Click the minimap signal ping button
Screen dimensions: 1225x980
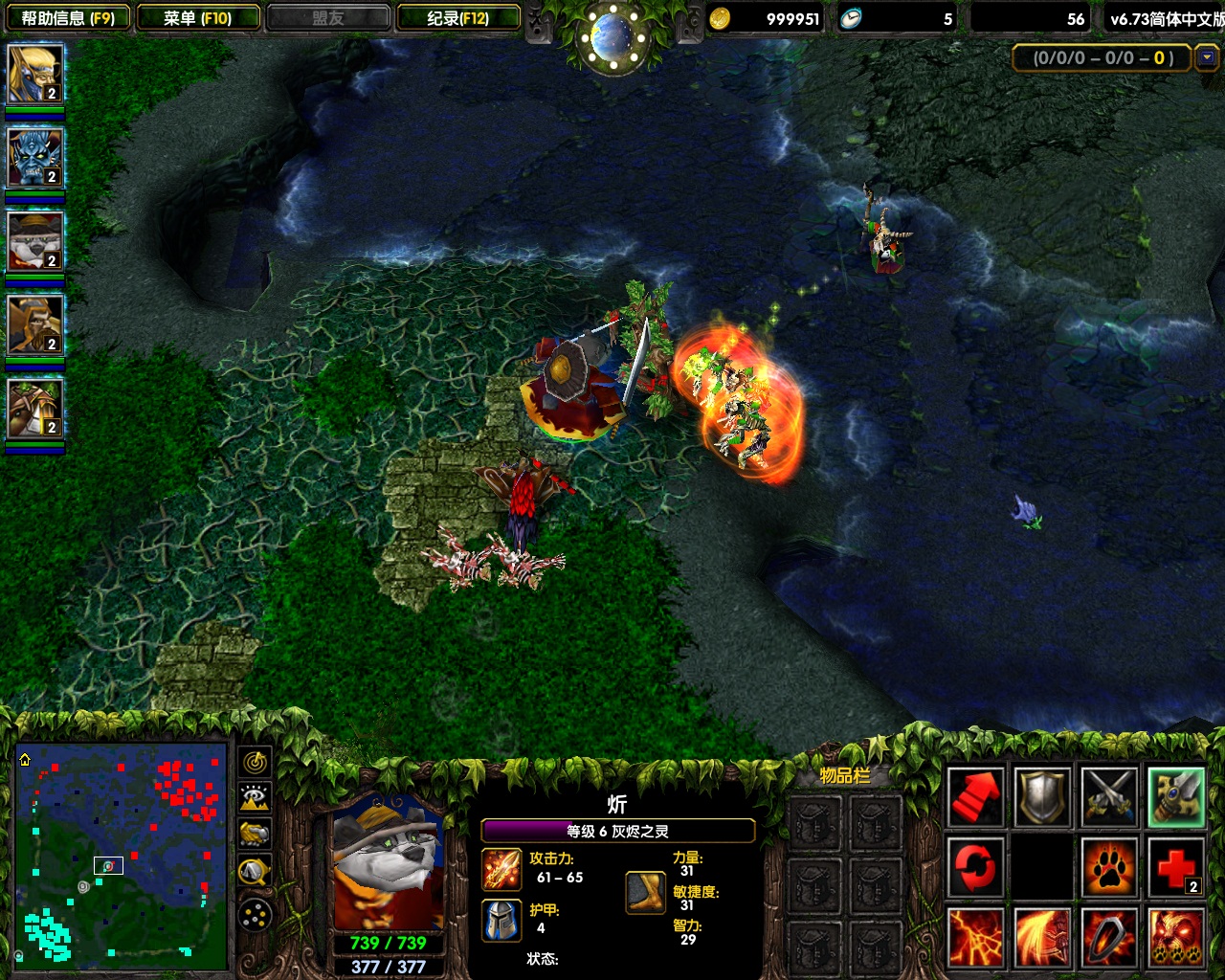255,762
